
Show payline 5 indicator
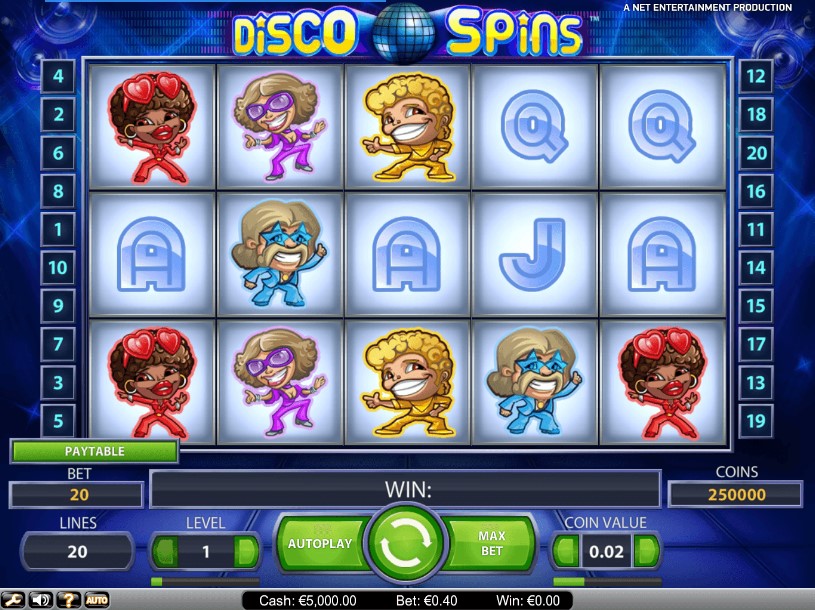point(58,420)
